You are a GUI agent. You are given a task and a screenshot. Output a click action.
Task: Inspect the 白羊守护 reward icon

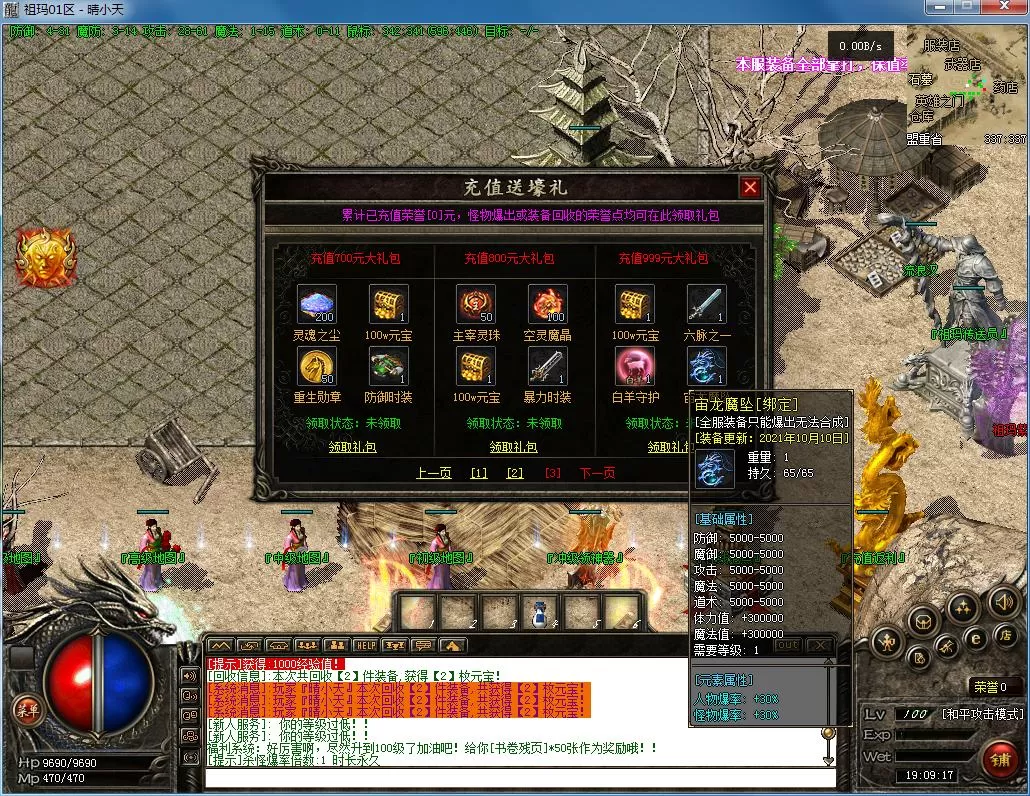click(x=635, y=366)
